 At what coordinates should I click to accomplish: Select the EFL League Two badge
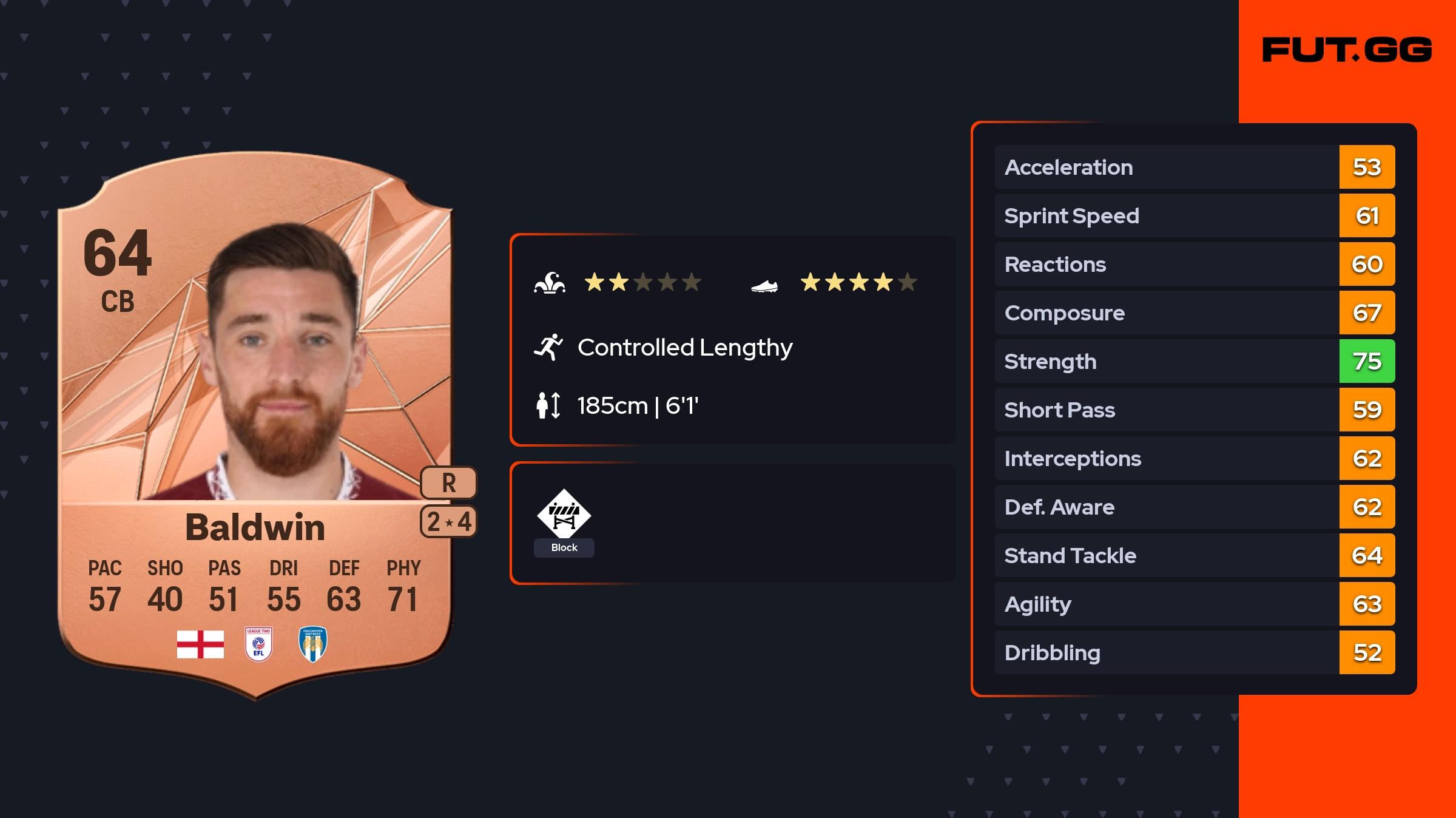(x=258, y=644)
